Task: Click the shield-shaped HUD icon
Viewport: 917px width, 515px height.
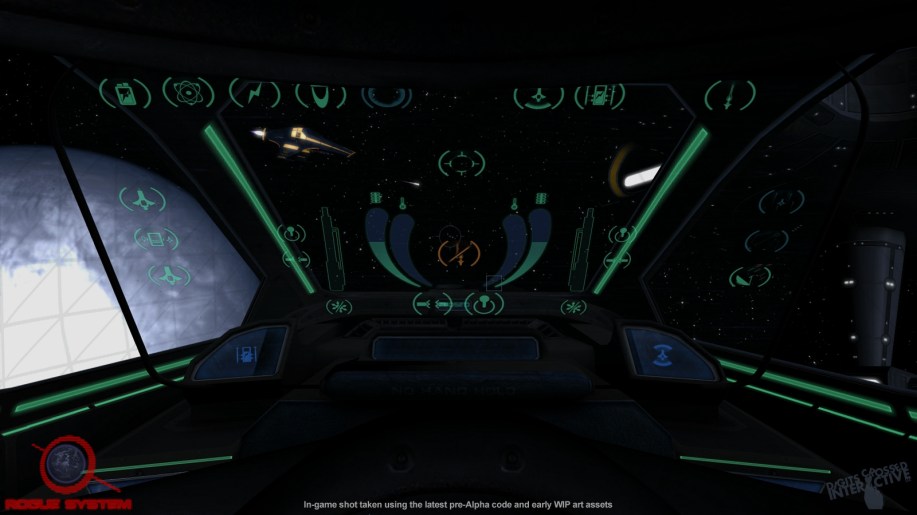Action: 321,95
